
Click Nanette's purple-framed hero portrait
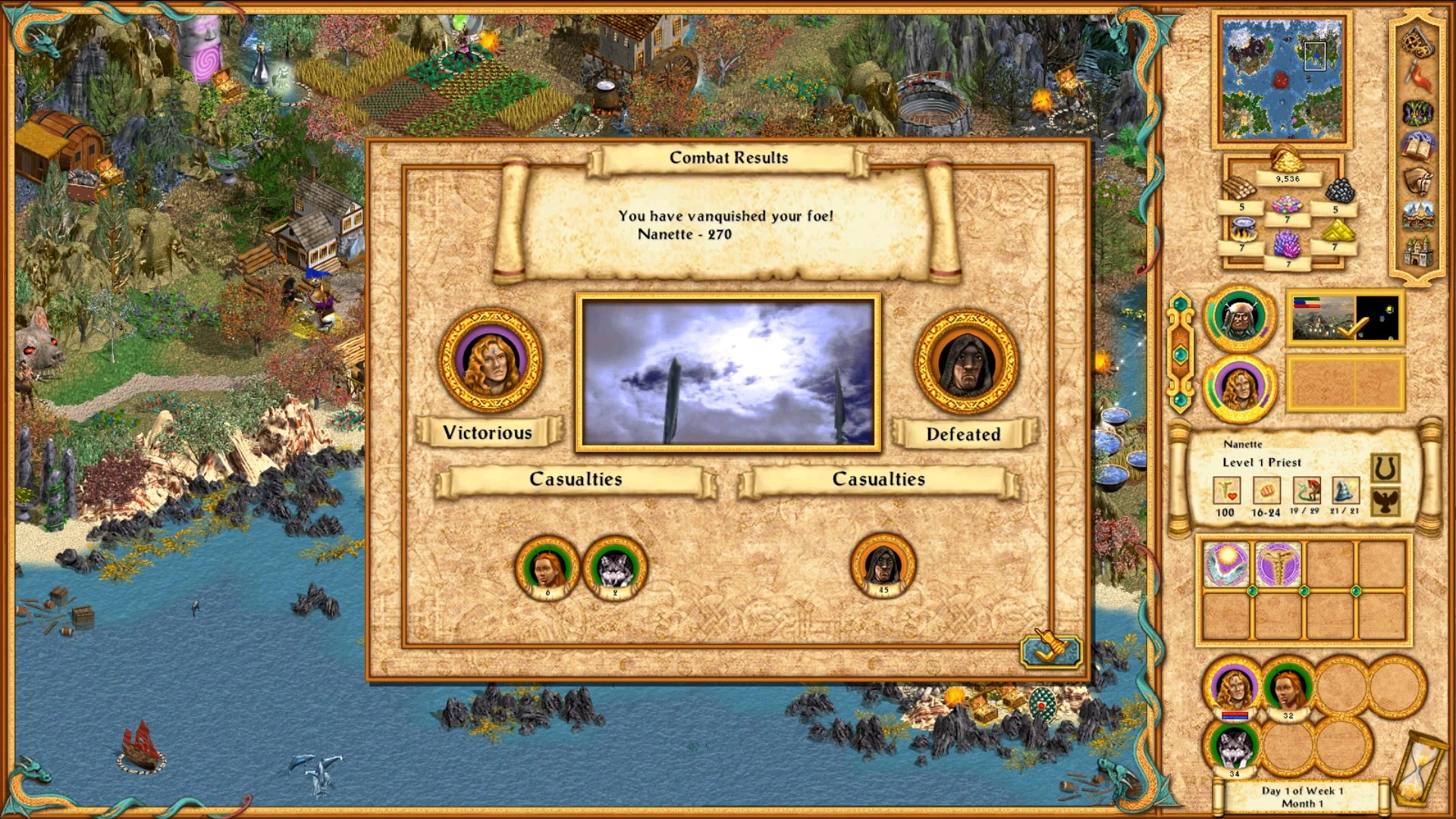[1239, 389]
